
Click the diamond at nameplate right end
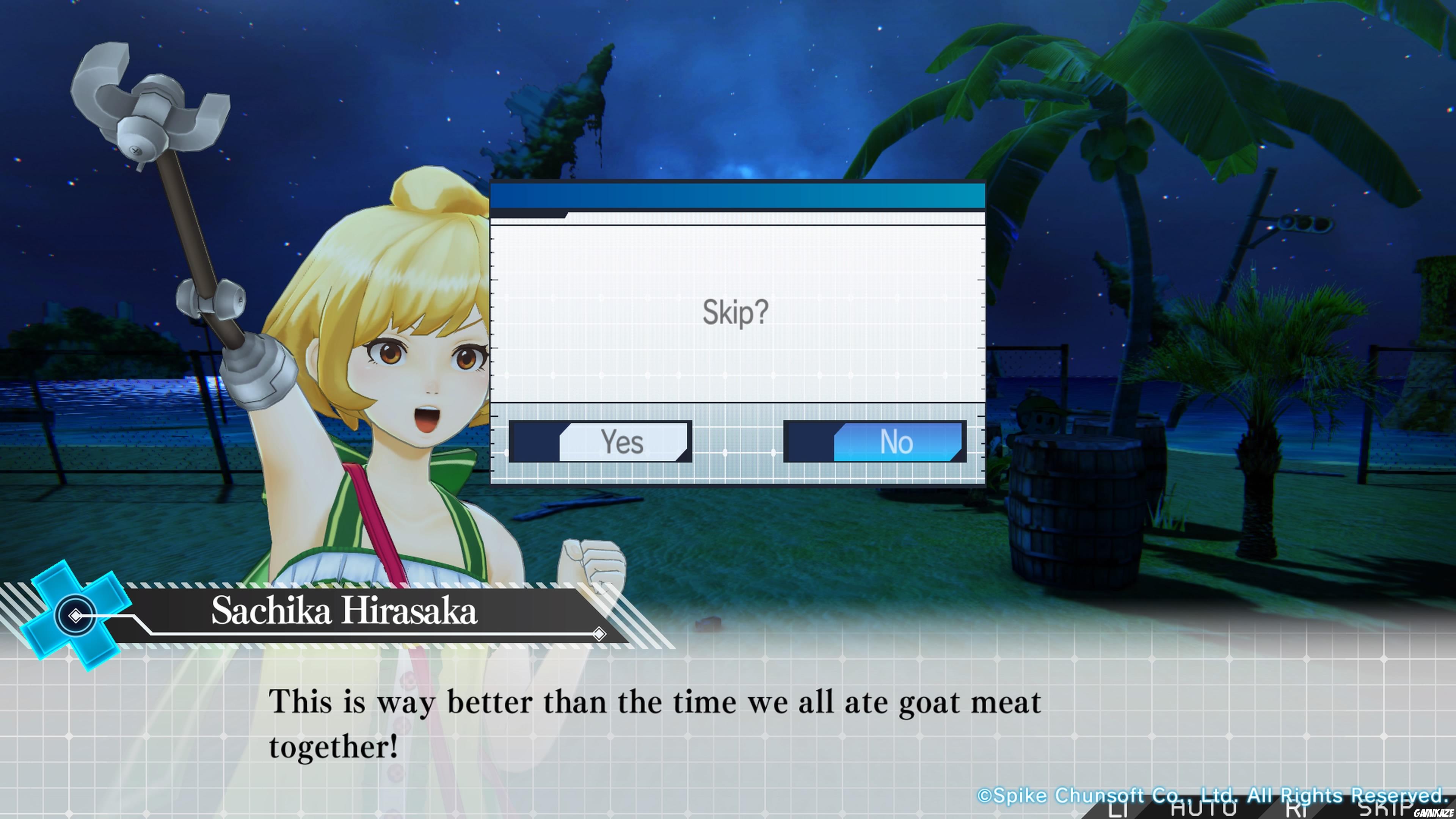600,634
